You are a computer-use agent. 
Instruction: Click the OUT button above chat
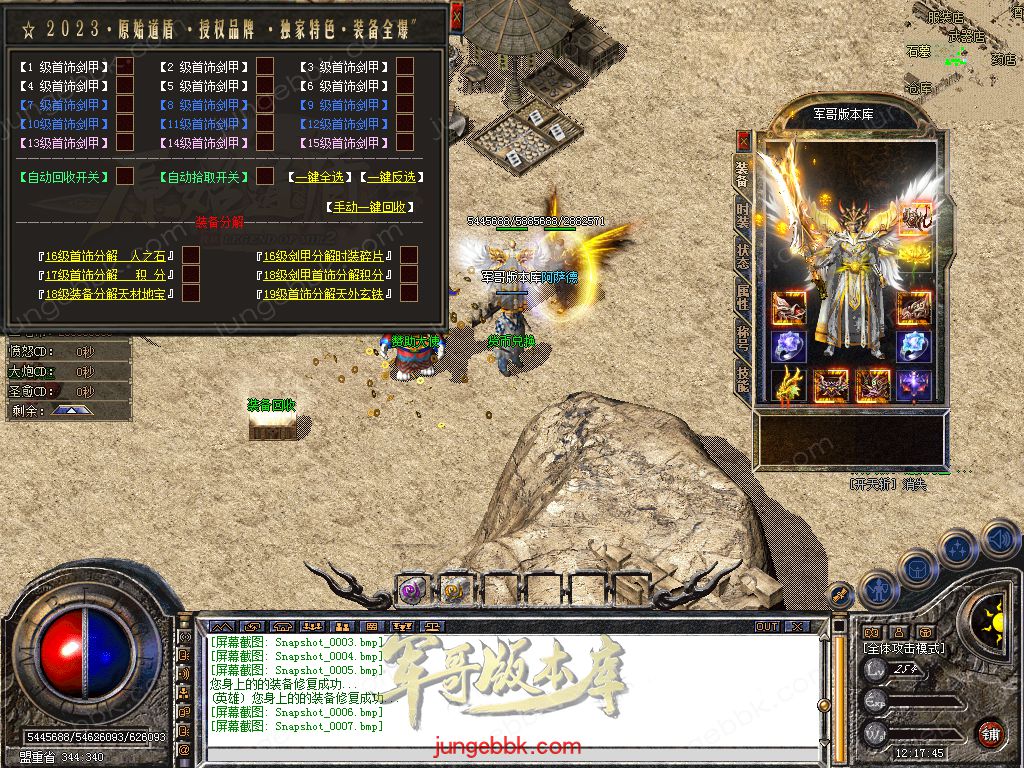click(767, 626)
